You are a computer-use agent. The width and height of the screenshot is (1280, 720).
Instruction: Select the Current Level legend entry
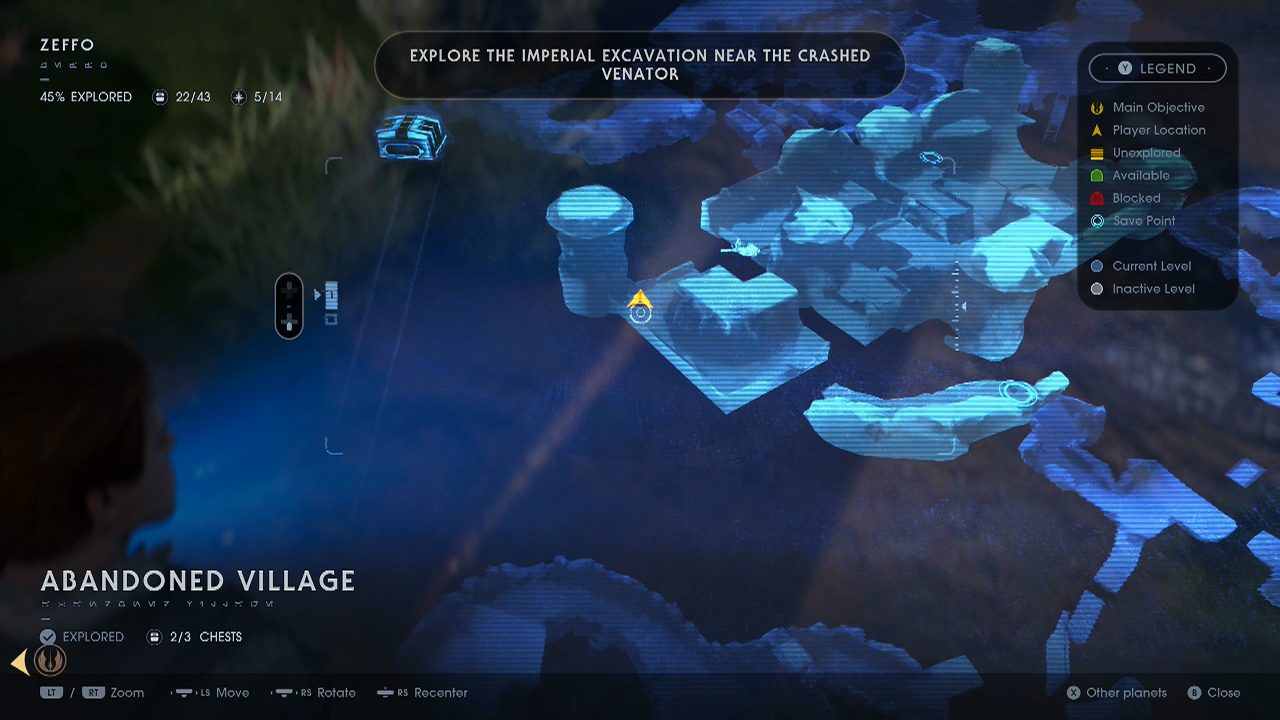coord(1151,266)
